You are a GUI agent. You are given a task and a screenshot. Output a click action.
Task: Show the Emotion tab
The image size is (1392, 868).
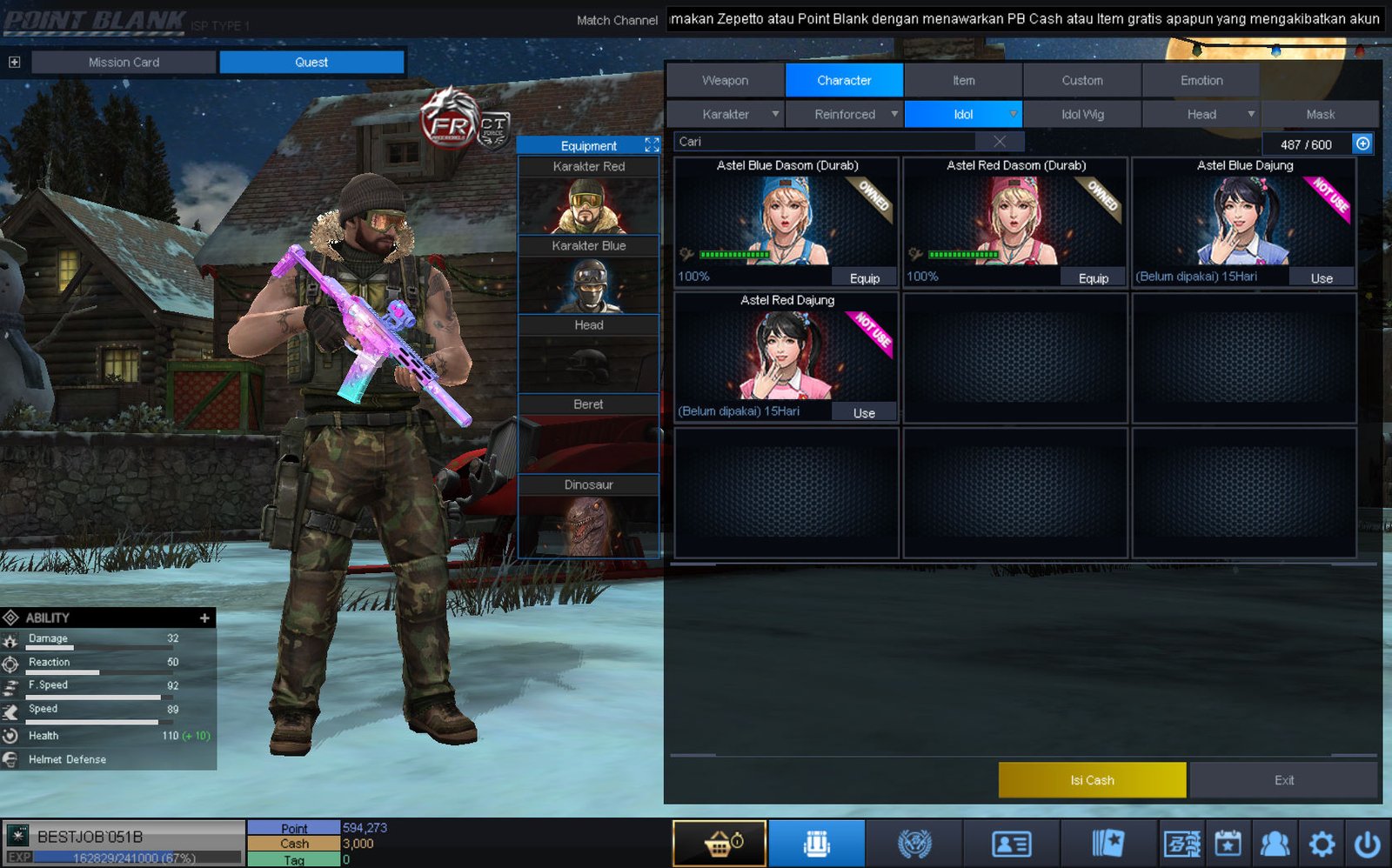click(1201, 80)
